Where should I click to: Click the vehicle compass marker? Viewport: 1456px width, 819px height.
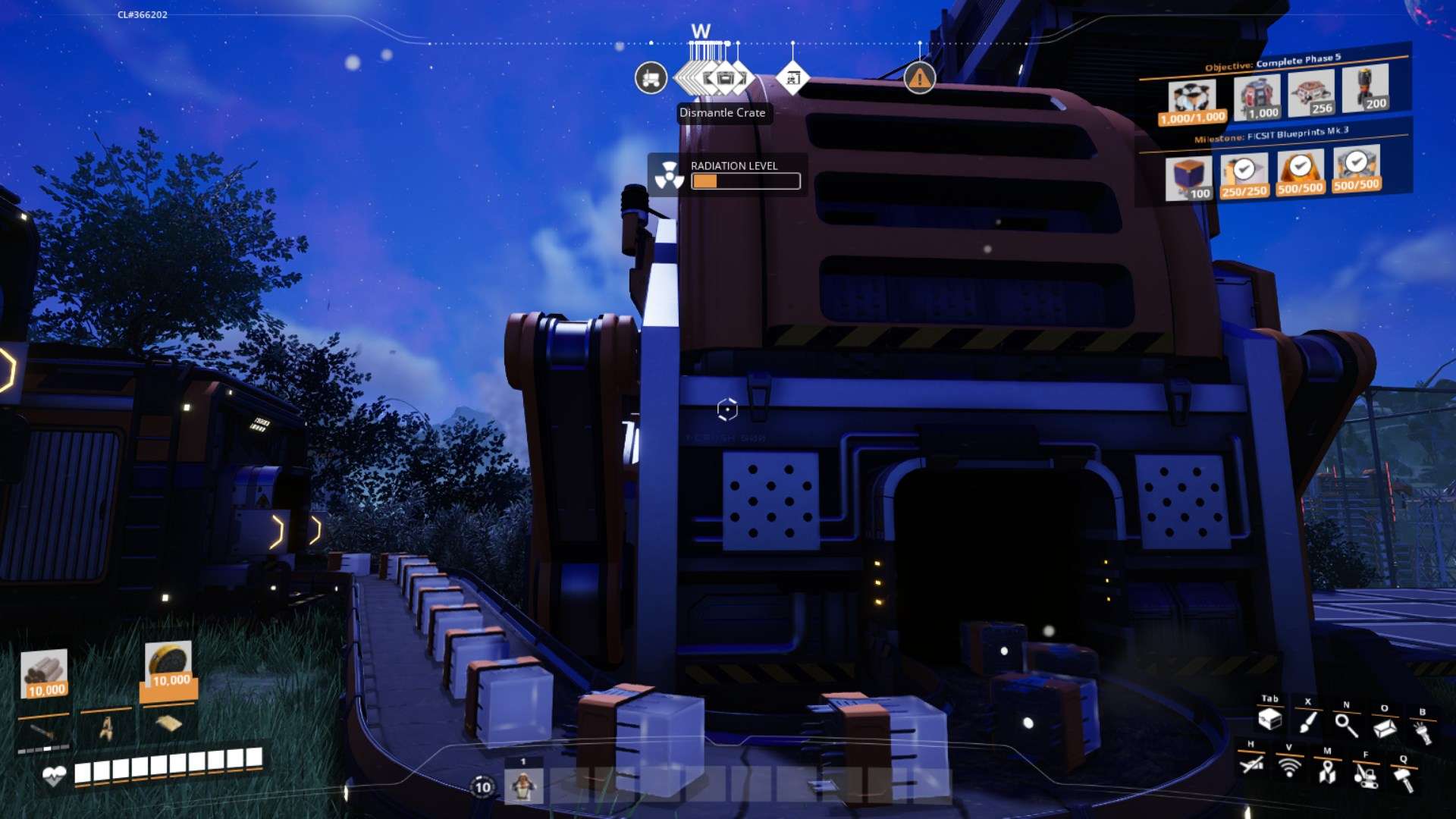[651, 78]
